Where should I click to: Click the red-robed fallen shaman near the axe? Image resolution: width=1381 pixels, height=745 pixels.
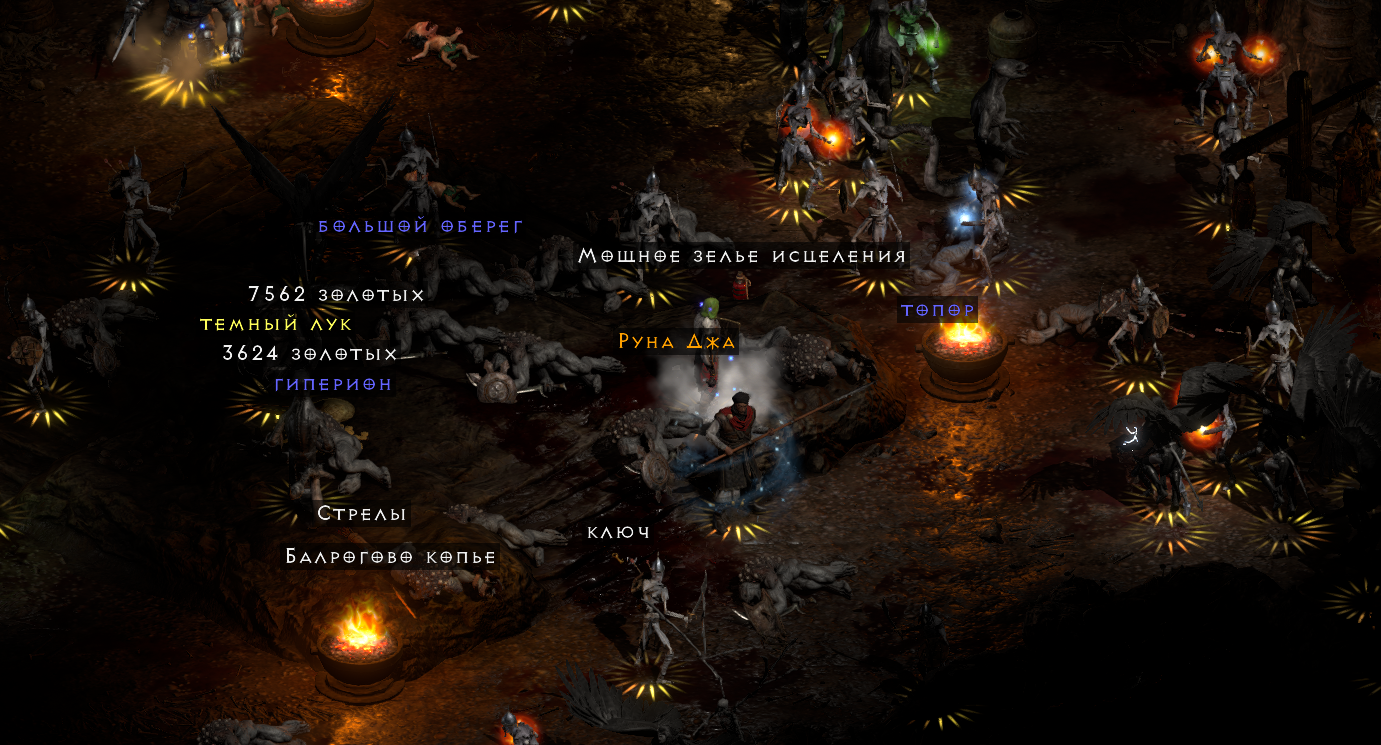pos(740,287)
